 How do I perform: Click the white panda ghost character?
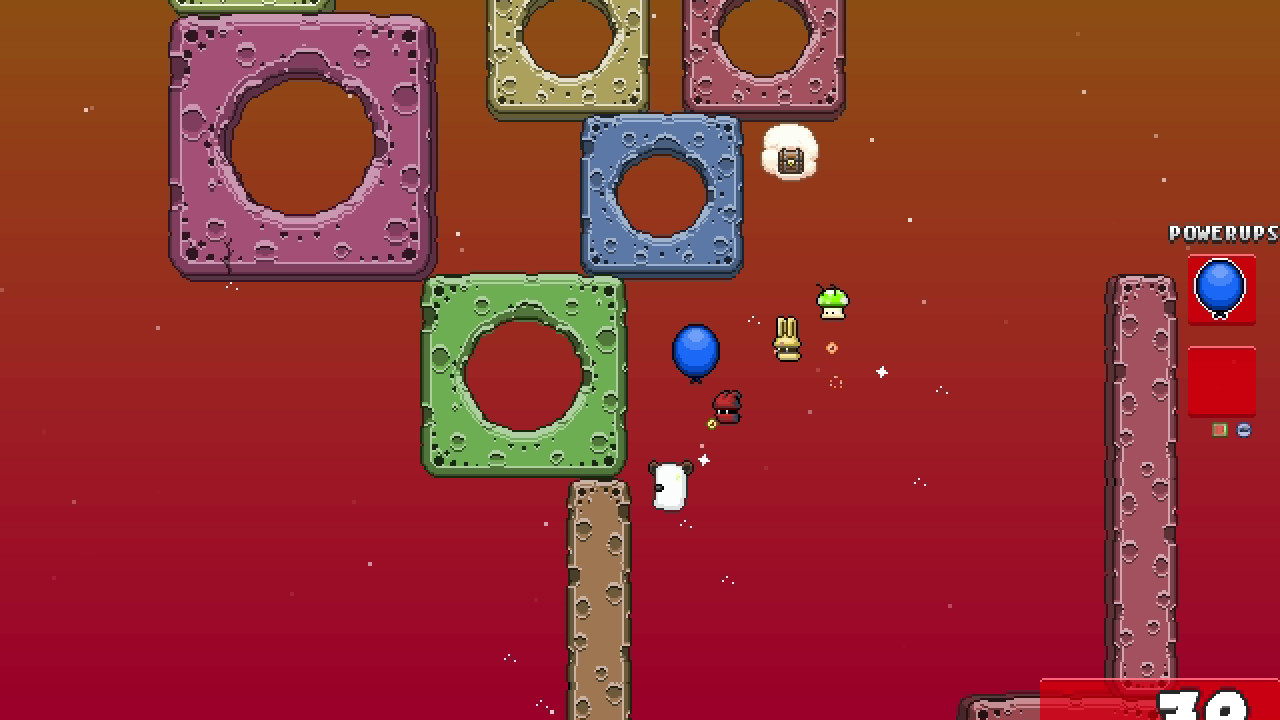coord(670,484)
